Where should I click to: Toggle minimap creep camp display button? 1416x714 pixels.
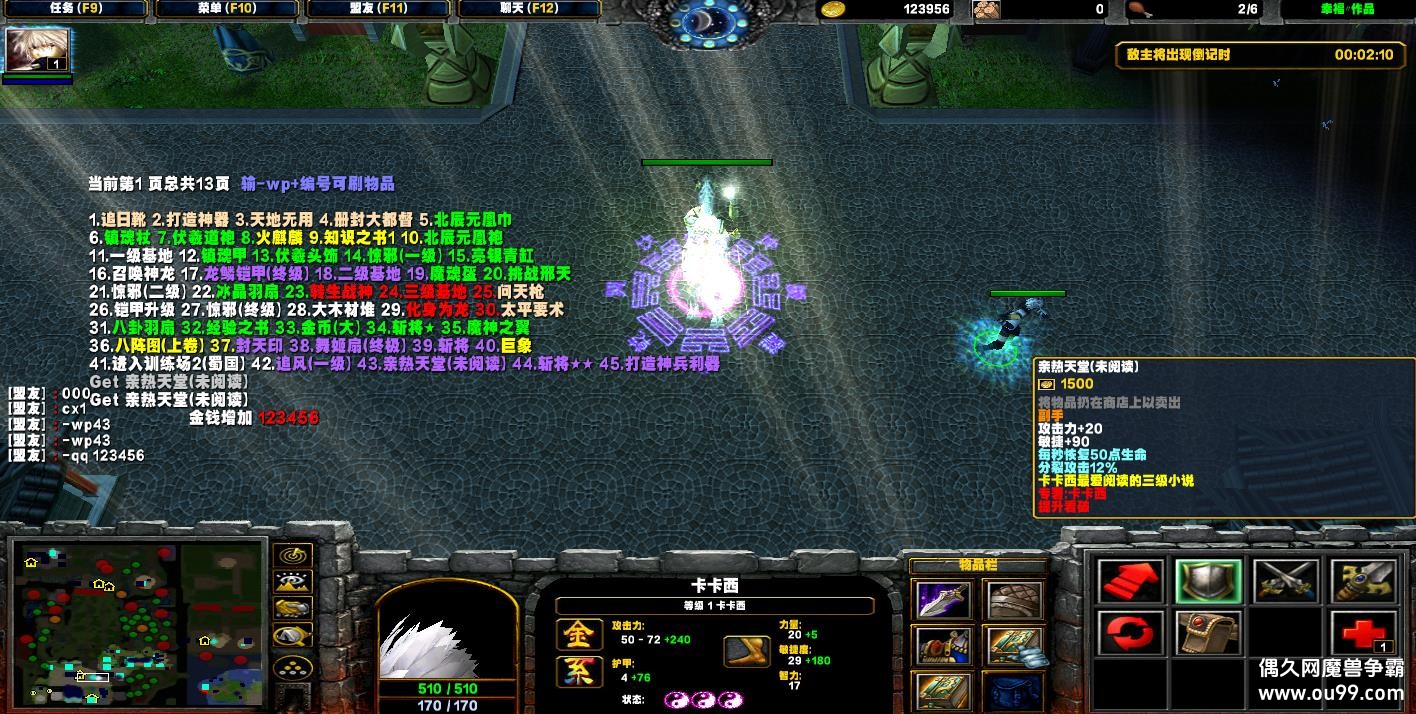tap(292, 637)
